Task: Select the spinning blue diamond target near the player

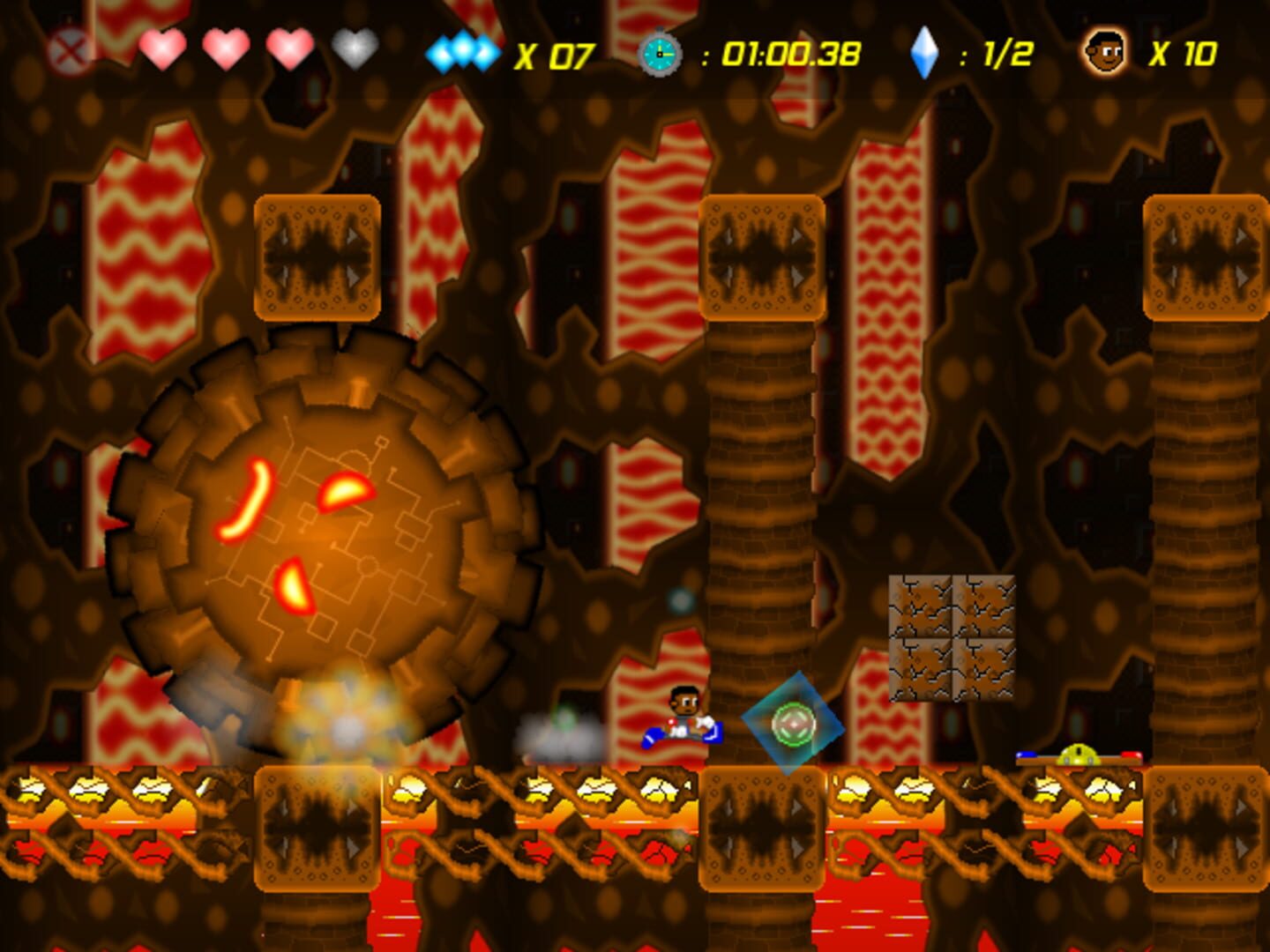Action: pyautogui.click(x=793, y=723)
